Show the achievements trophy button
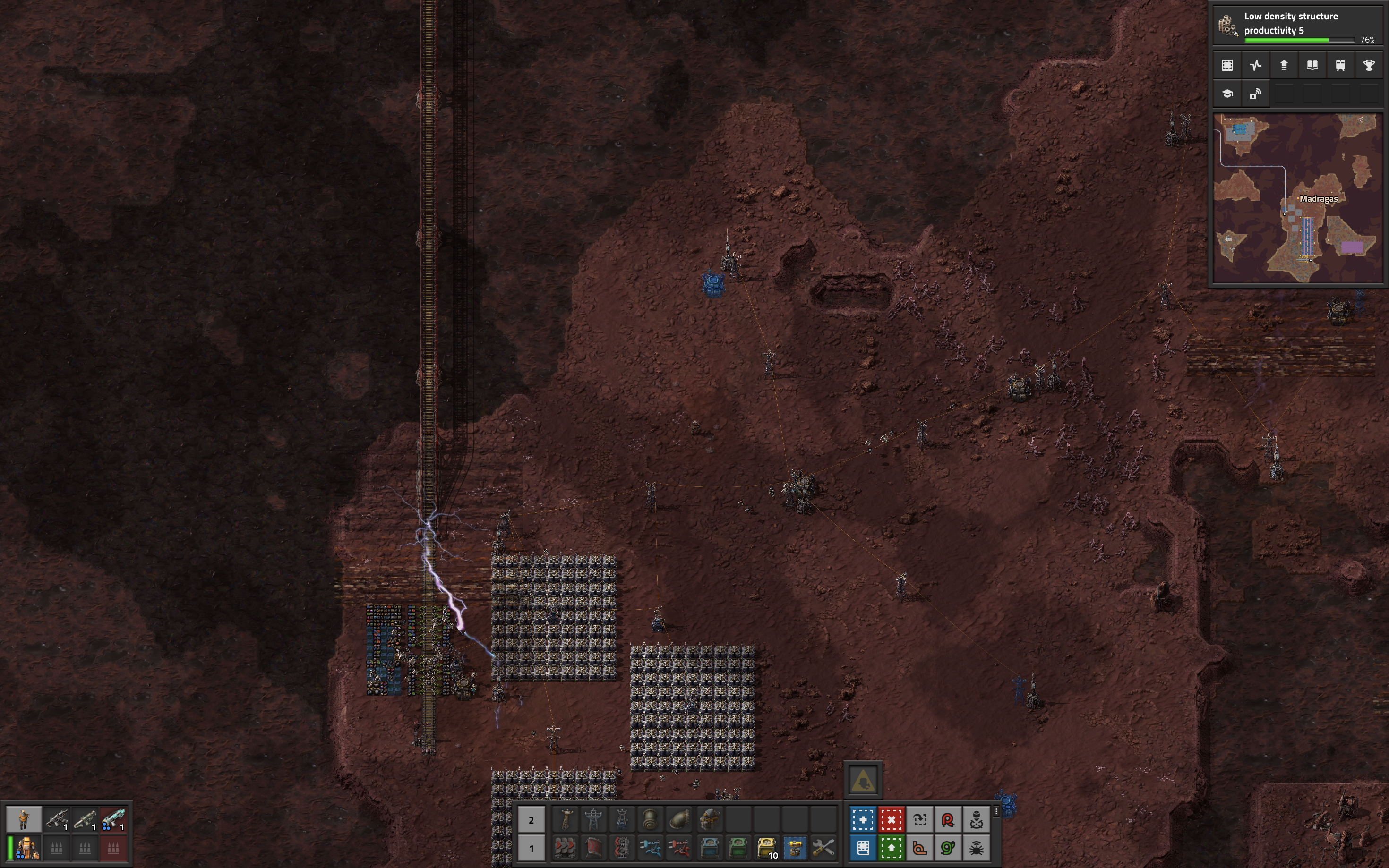The height and width of the screenshot is (868, 1389). click(1368, 66)
